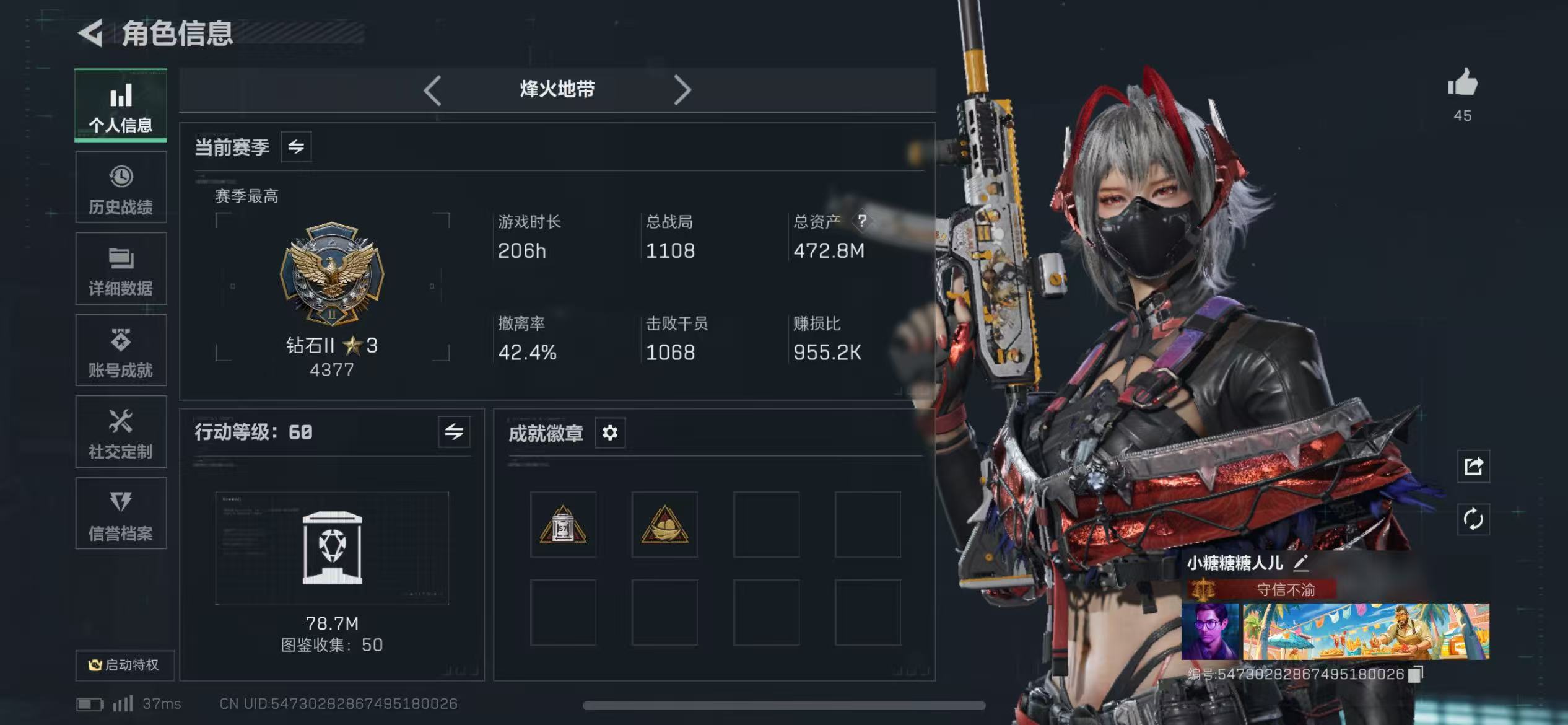
Task: Click the refresh icon below the share button
Action: pyautogui.click(x=1474, y=521)
